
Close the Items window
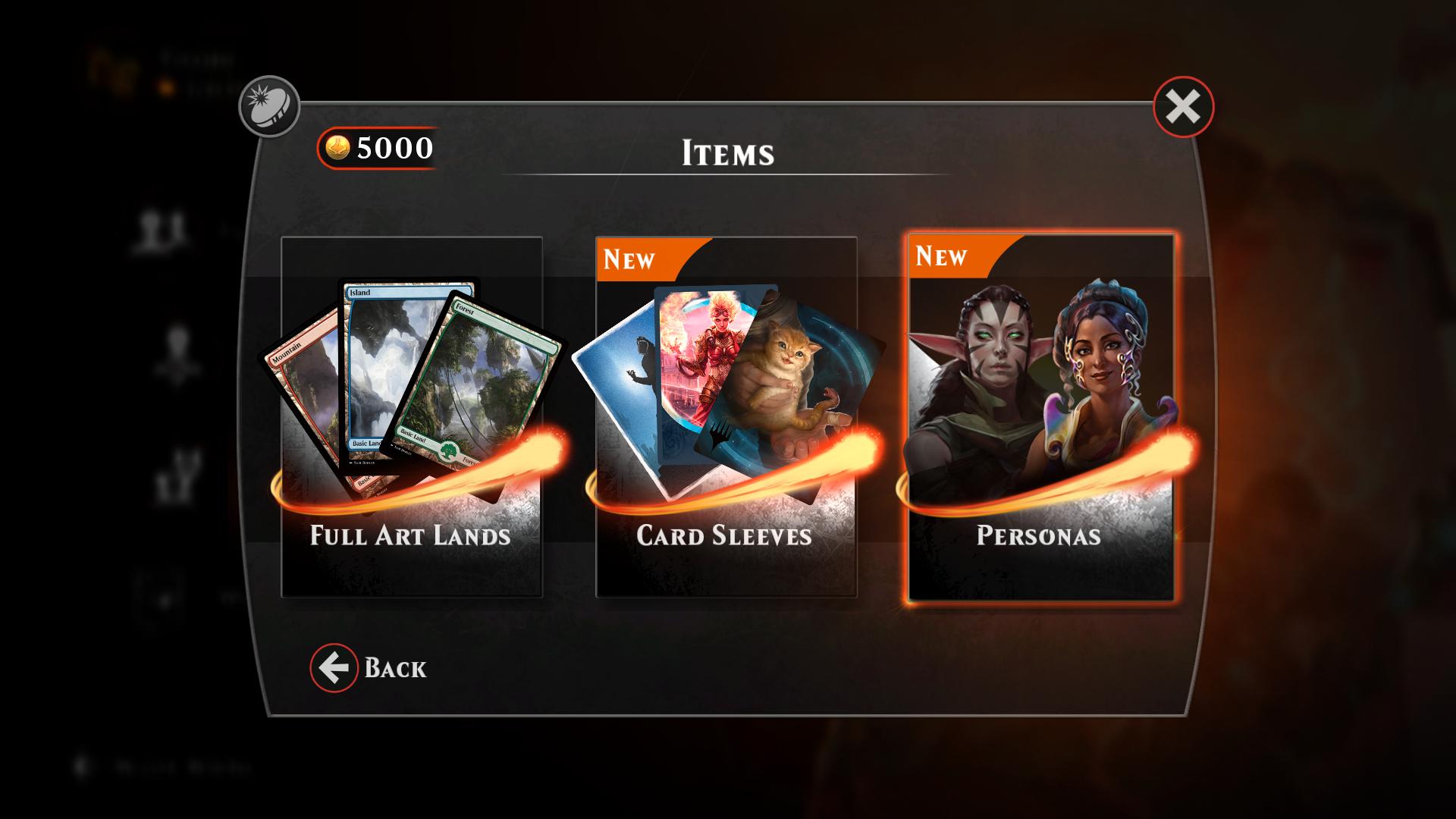pos(1183,107)
